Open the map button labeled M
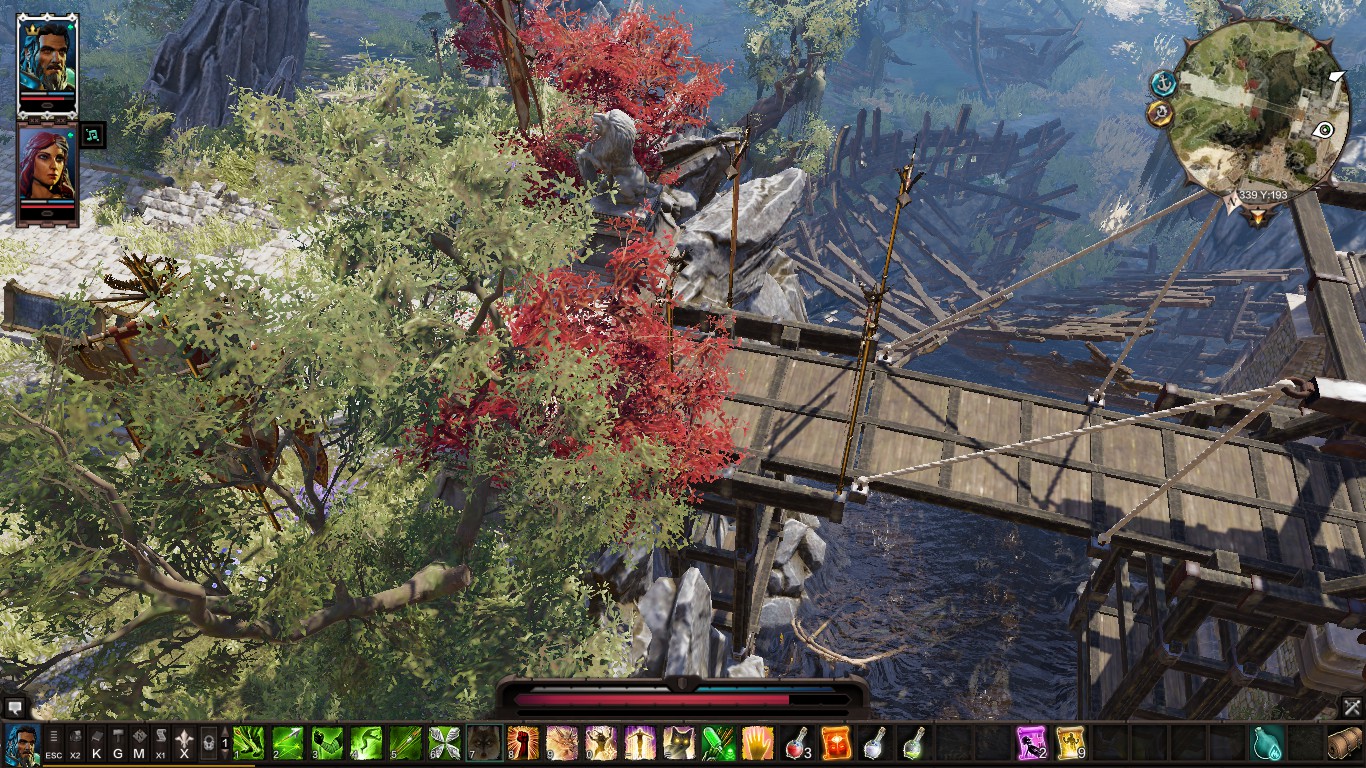The height and width of the screenshot is (768, 1366). point(139,744)
